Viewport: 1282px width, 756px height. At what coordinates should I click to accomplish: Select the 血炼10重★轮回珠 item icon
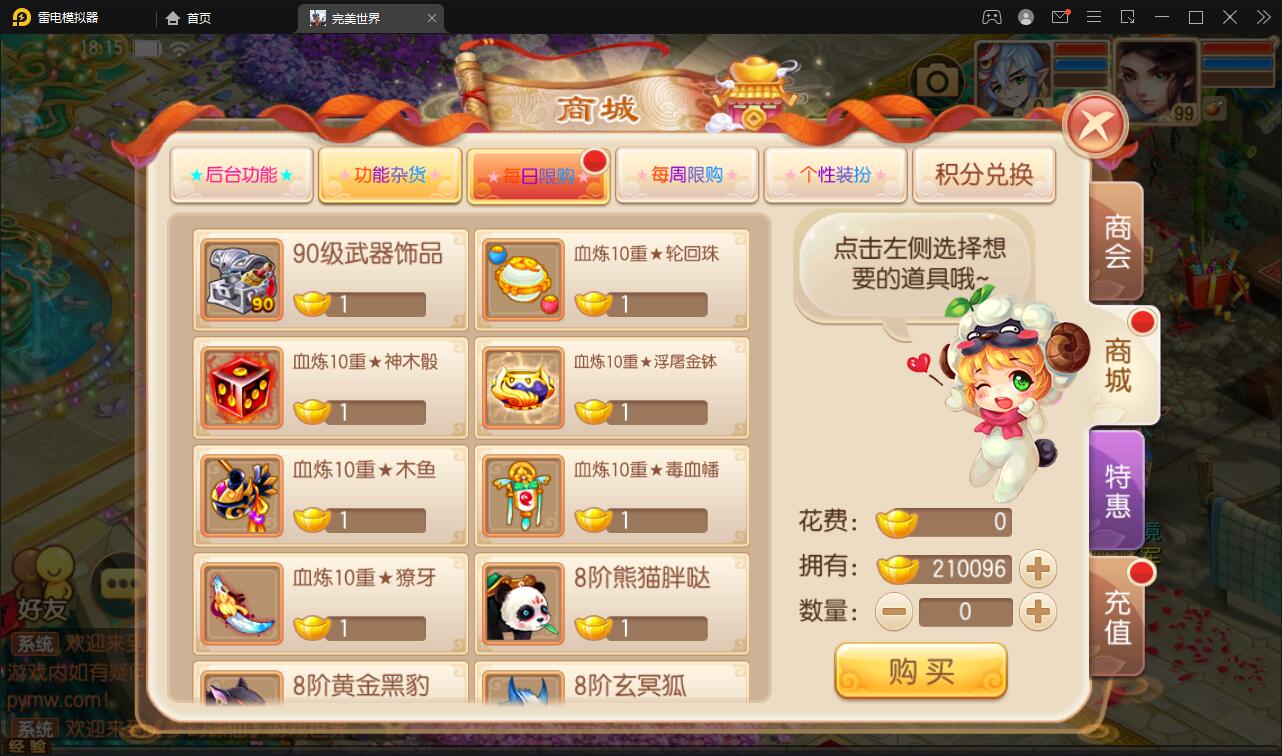point(523,278)
